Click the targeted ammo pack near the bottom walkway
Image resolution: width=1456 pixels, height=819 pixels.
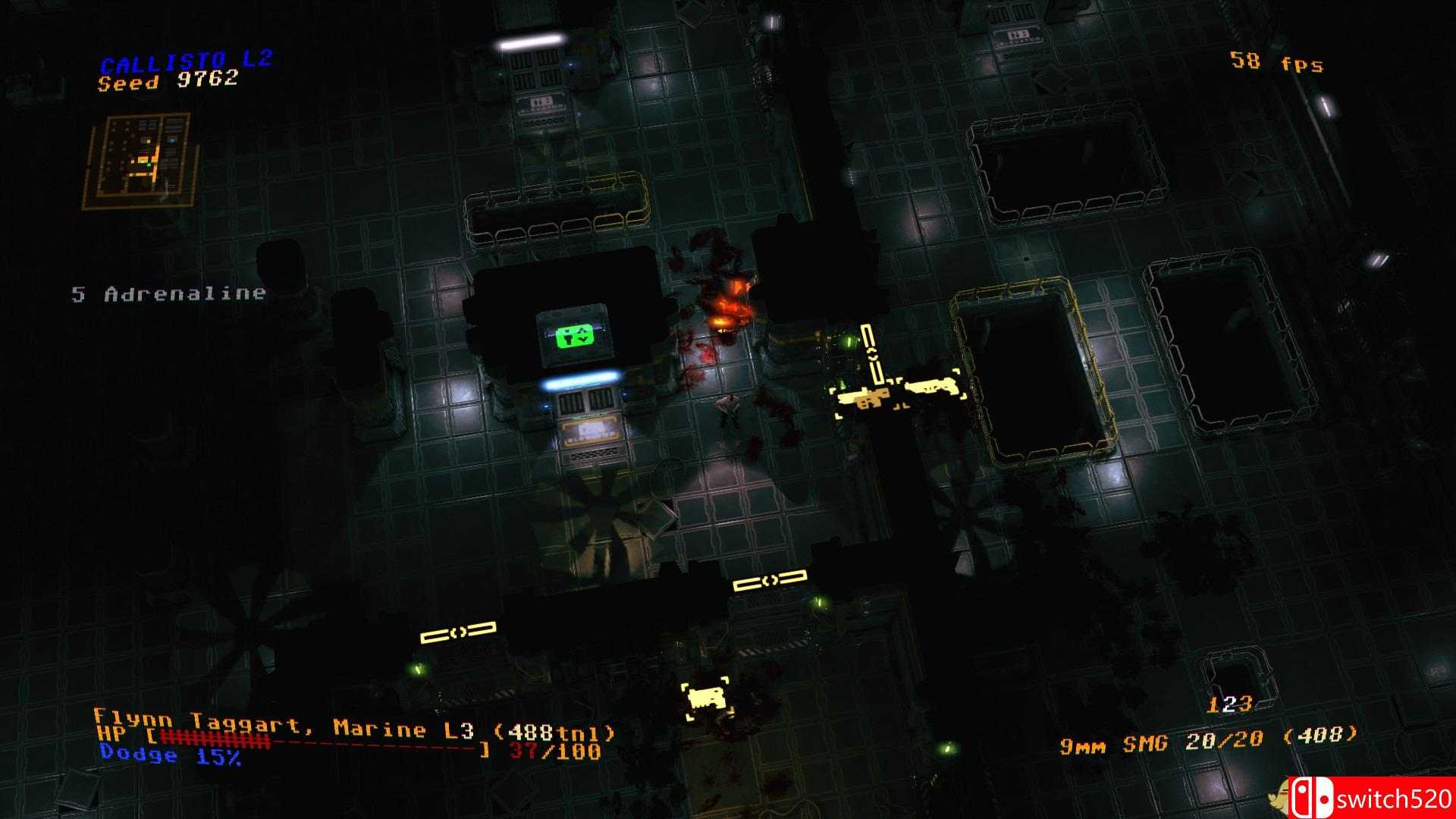click(x=706, y=699)
